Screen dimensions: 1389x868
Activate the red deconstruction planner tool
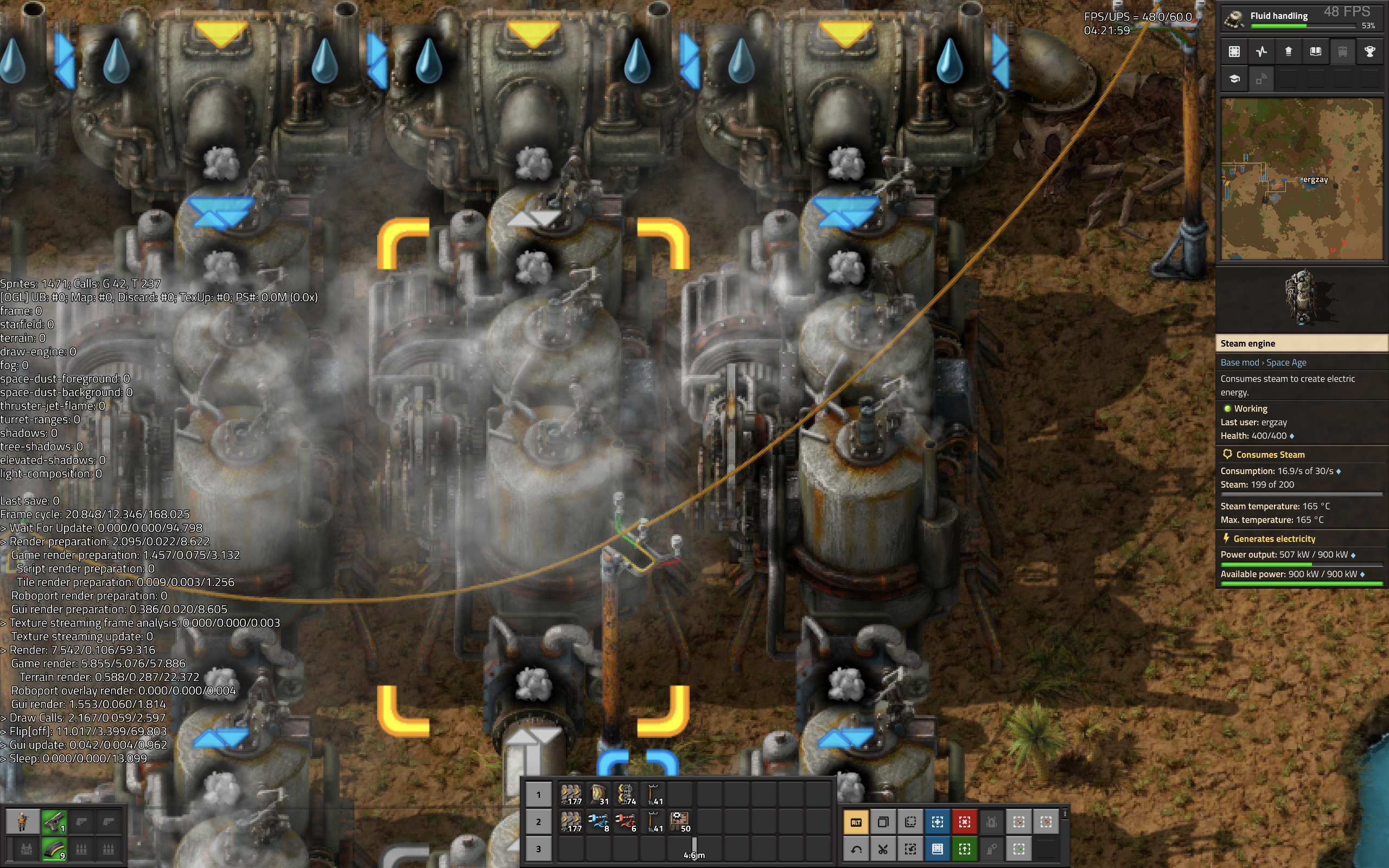964,822
